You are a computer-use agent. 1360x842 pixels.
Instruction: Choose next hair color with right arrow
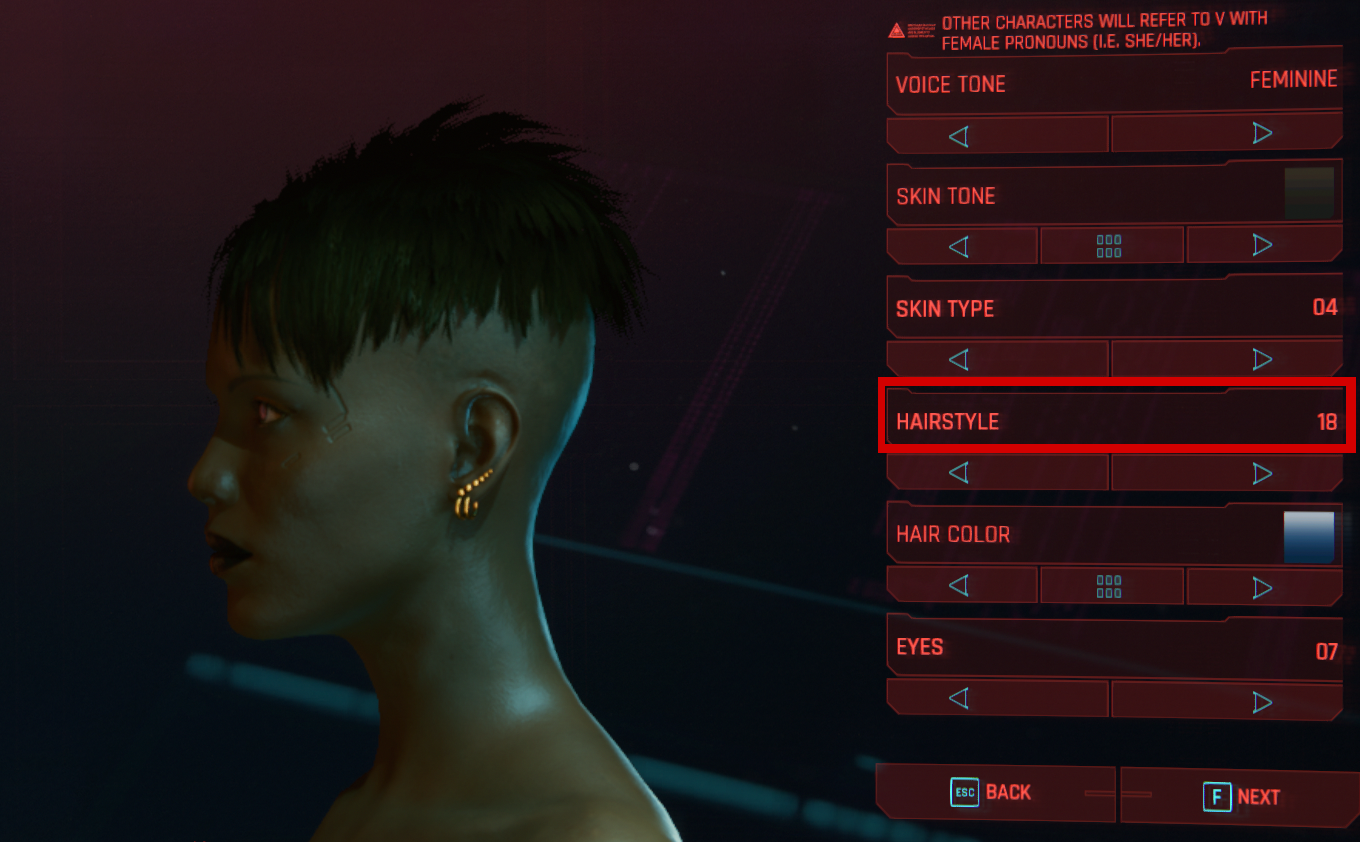coord(1262,586)
